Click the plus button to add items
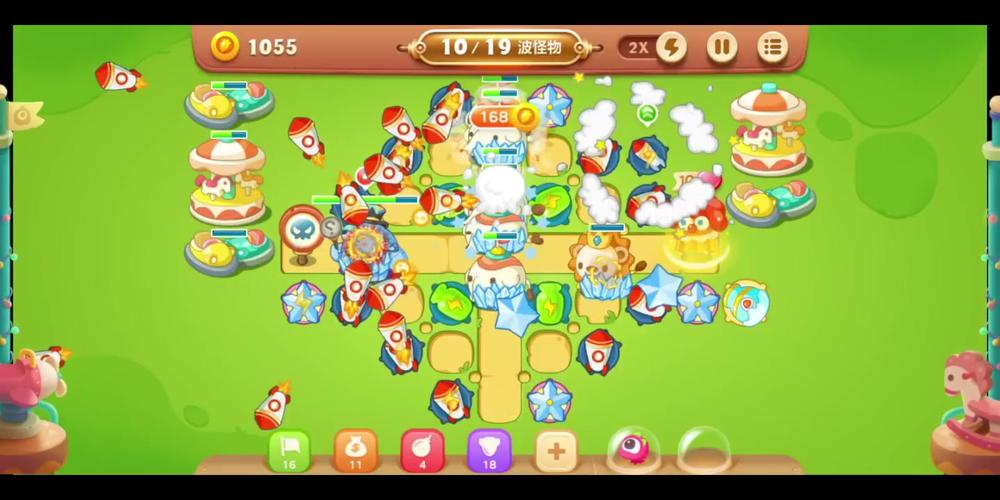Screen dimensions: 1000x500 556,450
